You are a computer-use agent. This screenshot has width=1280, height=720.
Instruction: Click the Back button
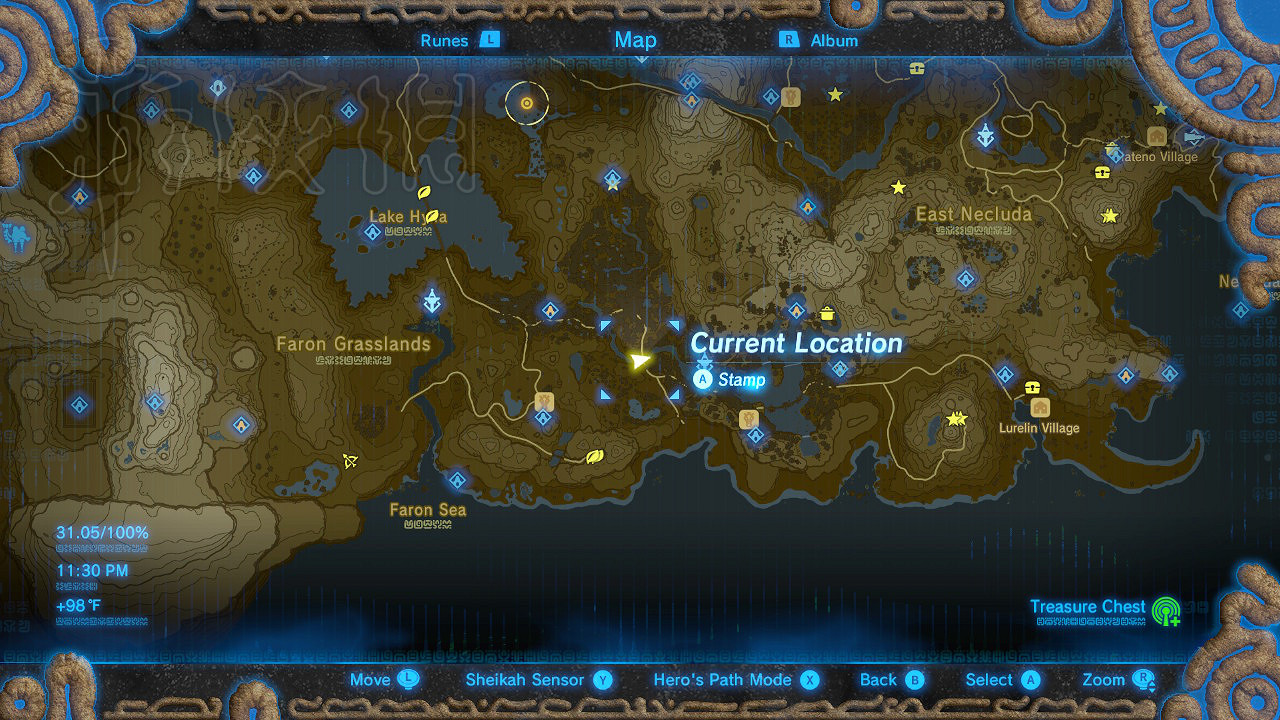pyautogui.click(x=890, y=679)
